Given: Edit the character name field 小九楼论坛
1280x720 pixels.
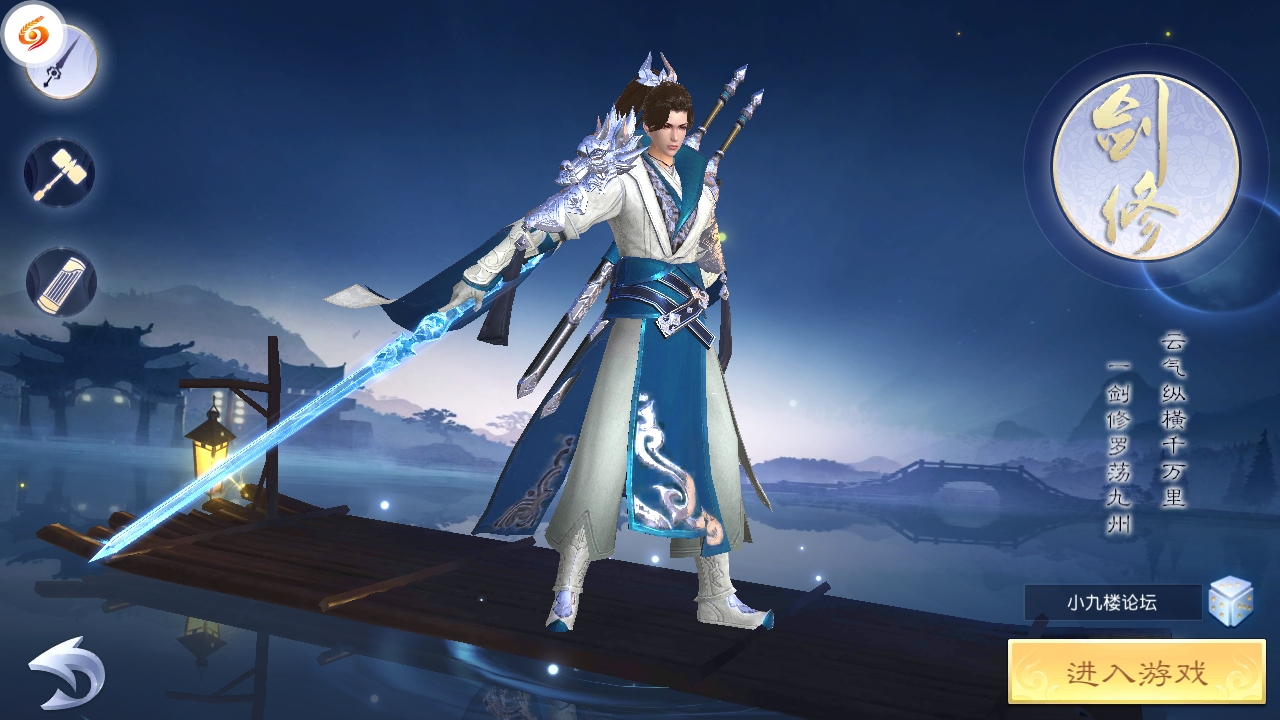Looking at the screenshot, I should (1112, 602).
